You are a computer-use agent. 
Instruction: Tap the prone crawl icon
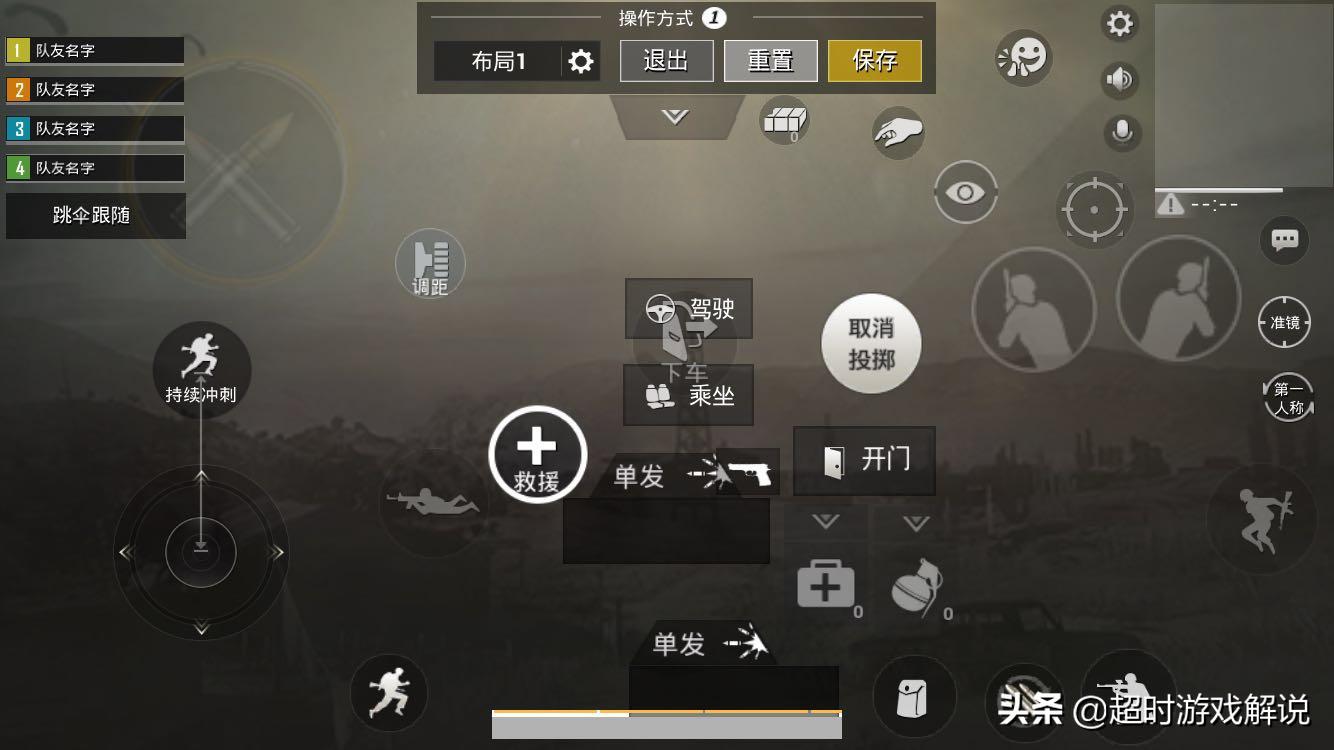click(x=434, y=502)
